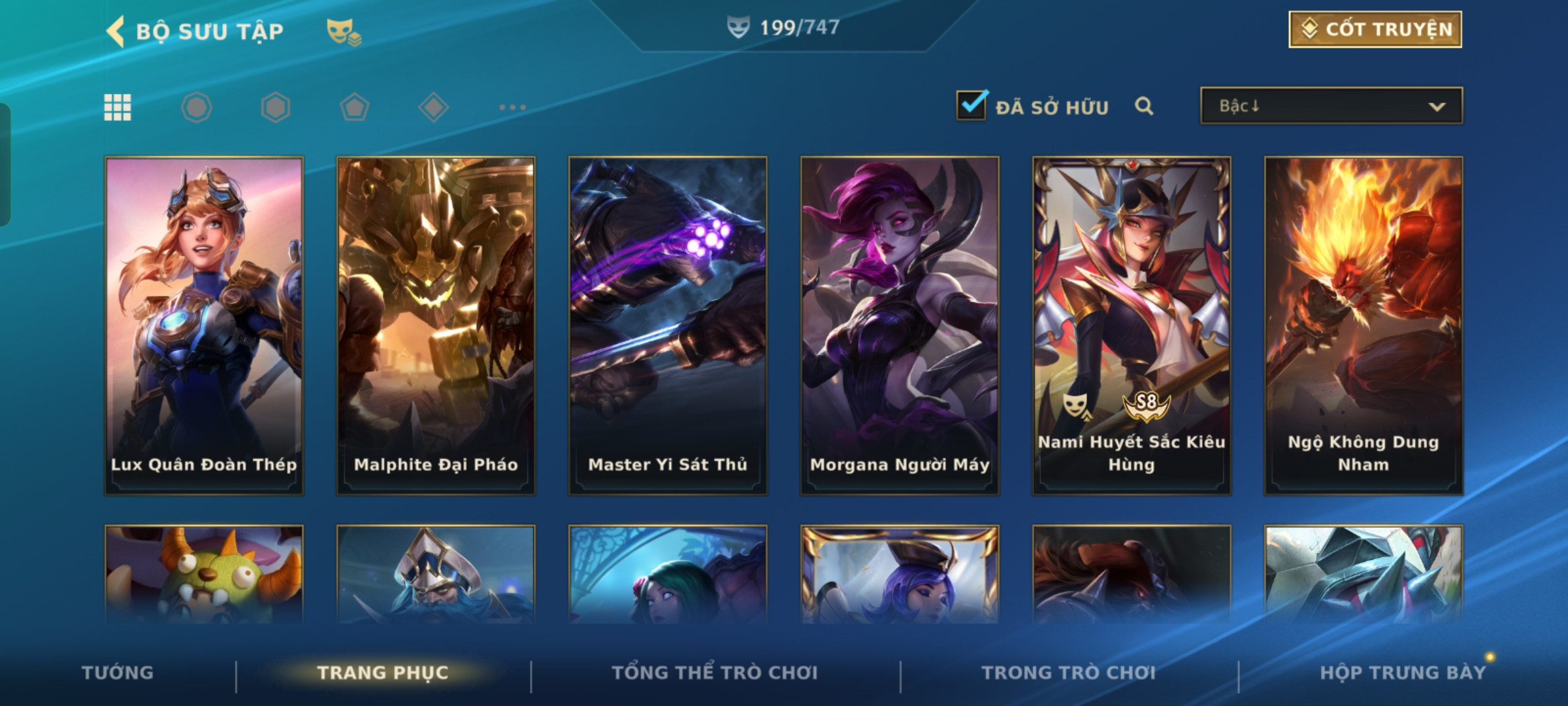Image resolution: width=1568 pixels, height=706 pixels.
Task: Choose the pentagon rarity filter
Action: click(354, 107)
